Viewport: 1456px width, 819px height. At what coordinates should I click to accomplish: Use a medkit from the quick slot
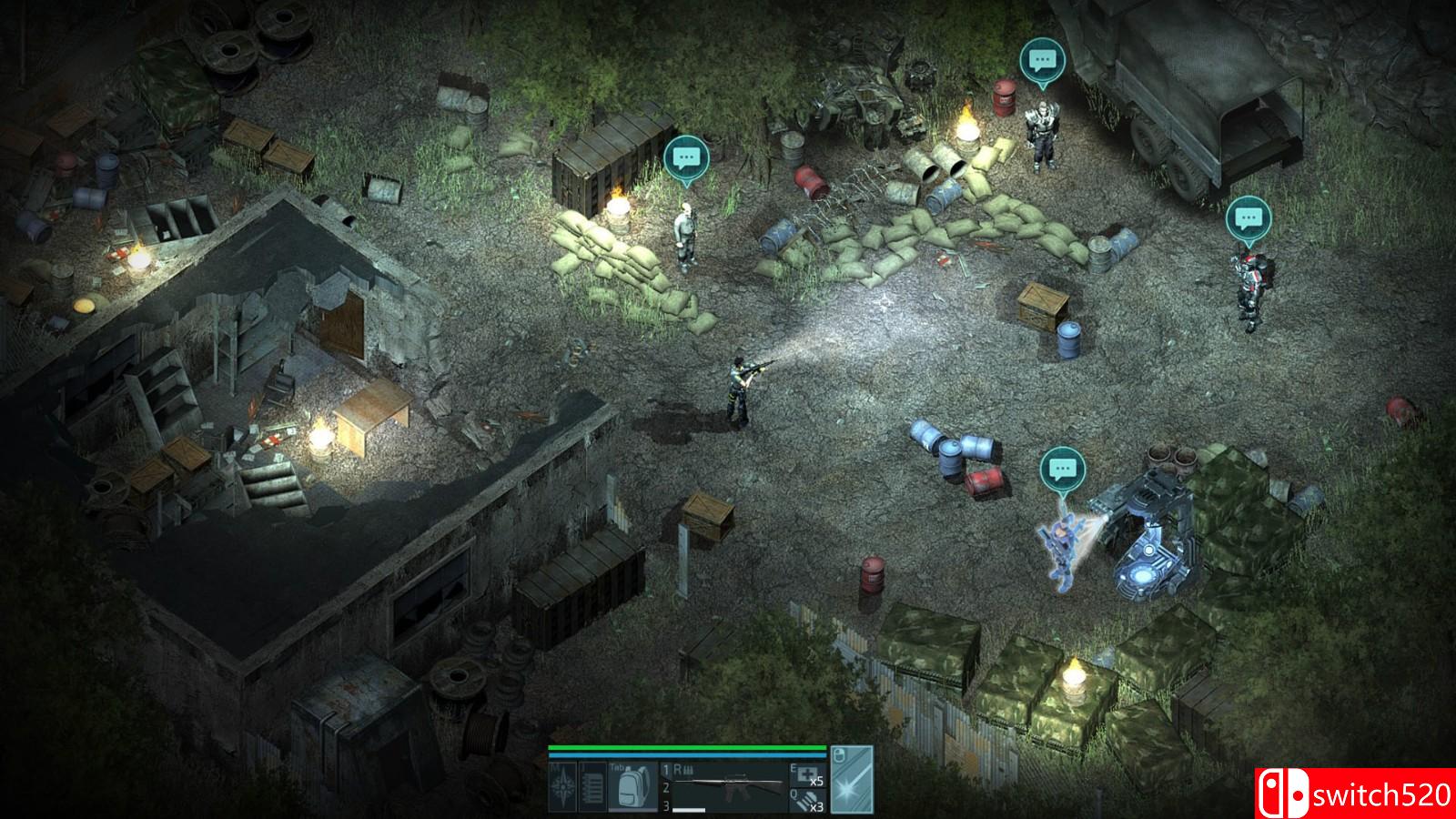click(x=807, y=775)
